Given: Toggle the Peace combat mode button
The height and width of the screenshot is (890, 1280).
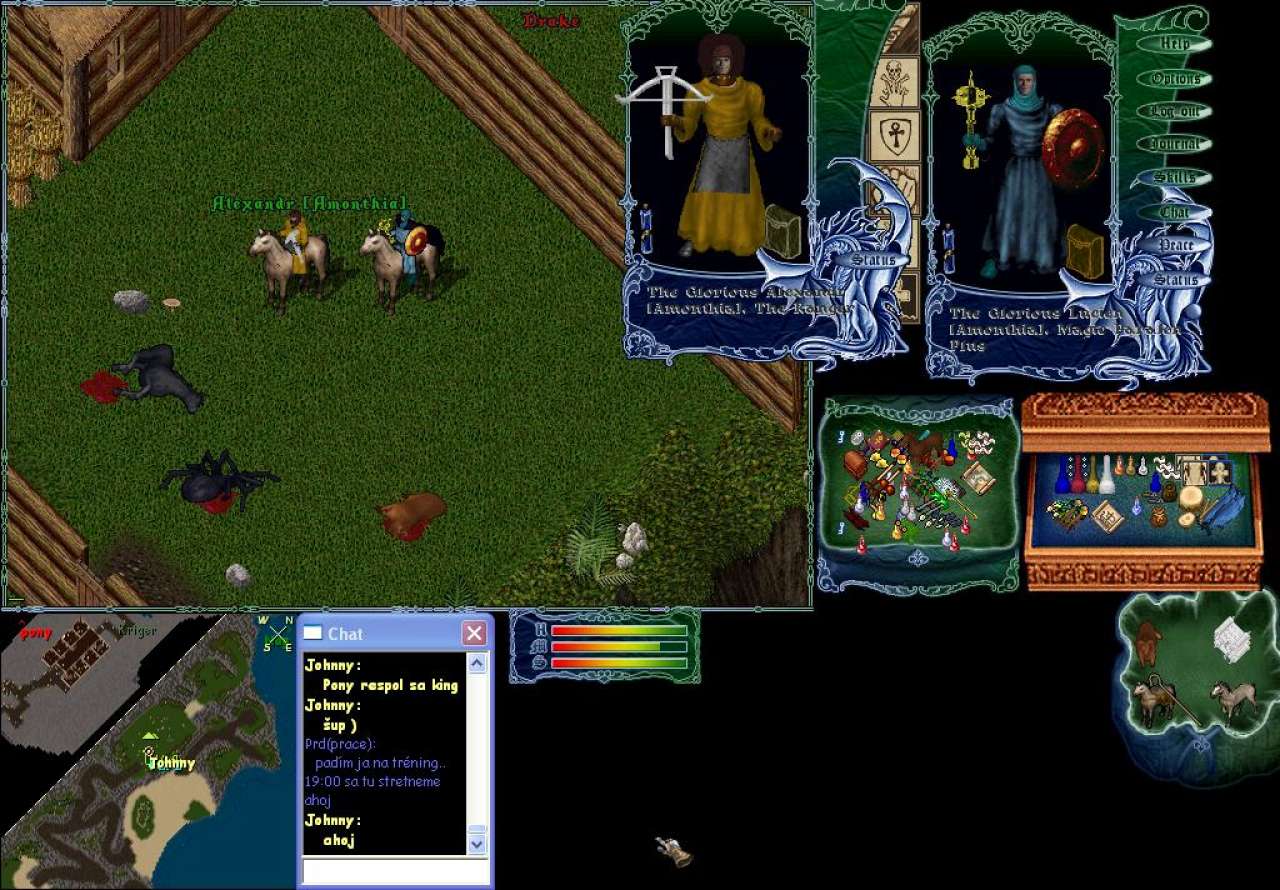Looking at the screenshot, I should click(x=1174, y=245).
